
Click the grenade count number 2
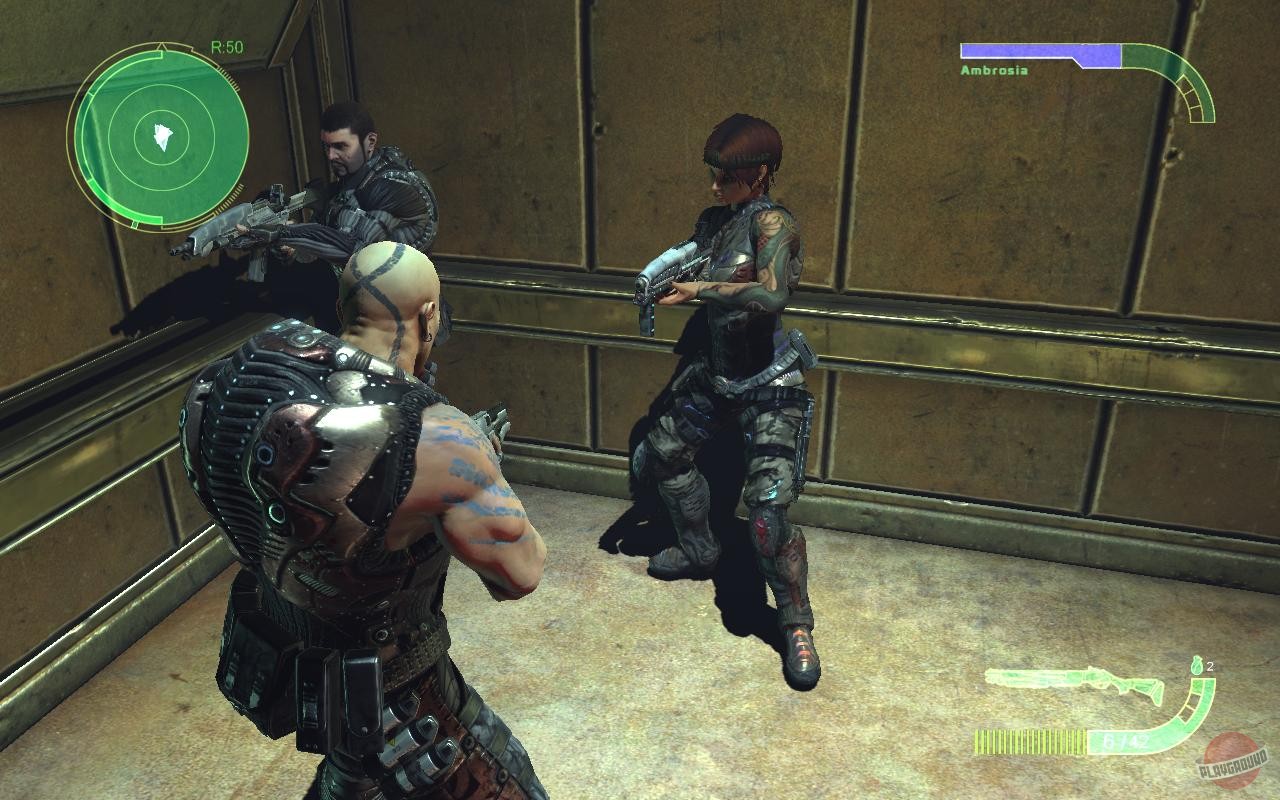click(x=1211, y=665)
